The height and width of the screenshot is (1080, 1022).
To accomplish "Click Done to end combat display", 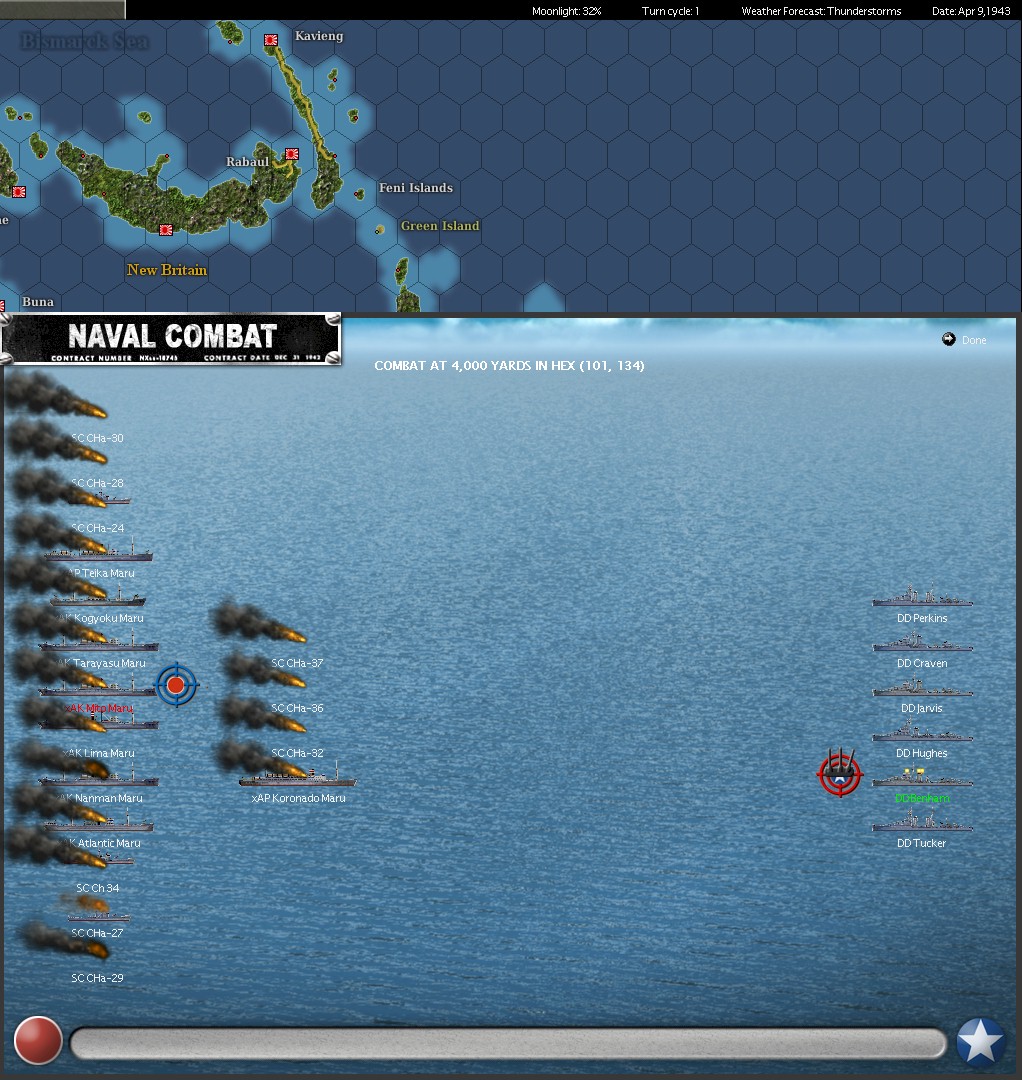I will (965, 340).
